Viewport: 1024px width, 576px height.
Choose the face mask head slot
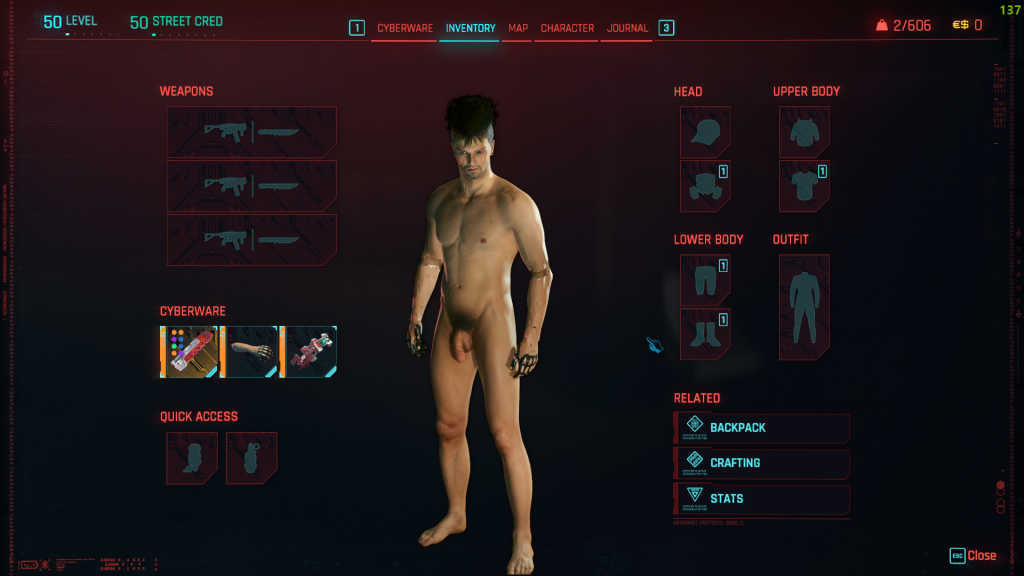click(705, 186)
